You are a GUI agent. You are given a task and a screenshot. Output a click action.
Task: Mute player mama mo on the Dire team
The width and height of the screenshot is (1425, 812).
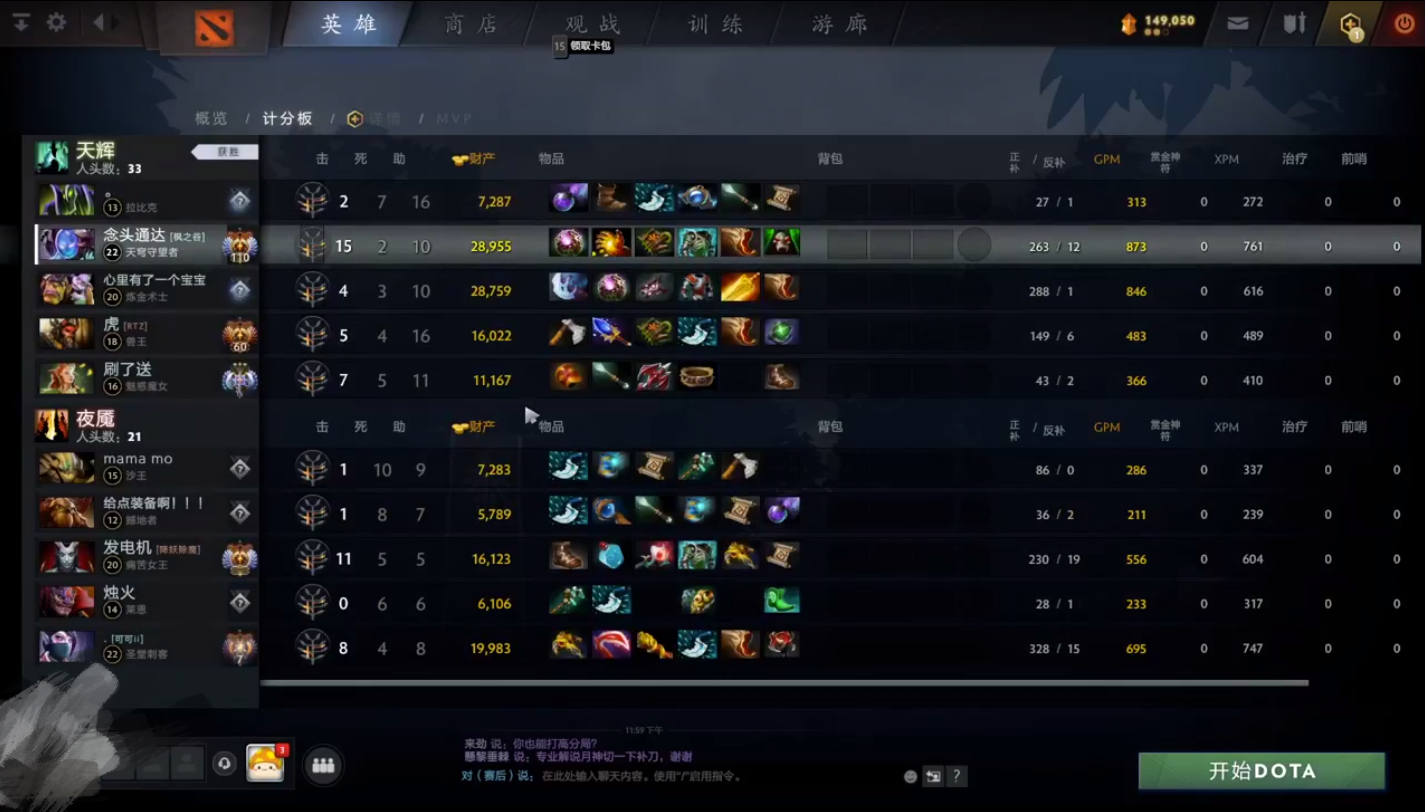coord(240,467)
